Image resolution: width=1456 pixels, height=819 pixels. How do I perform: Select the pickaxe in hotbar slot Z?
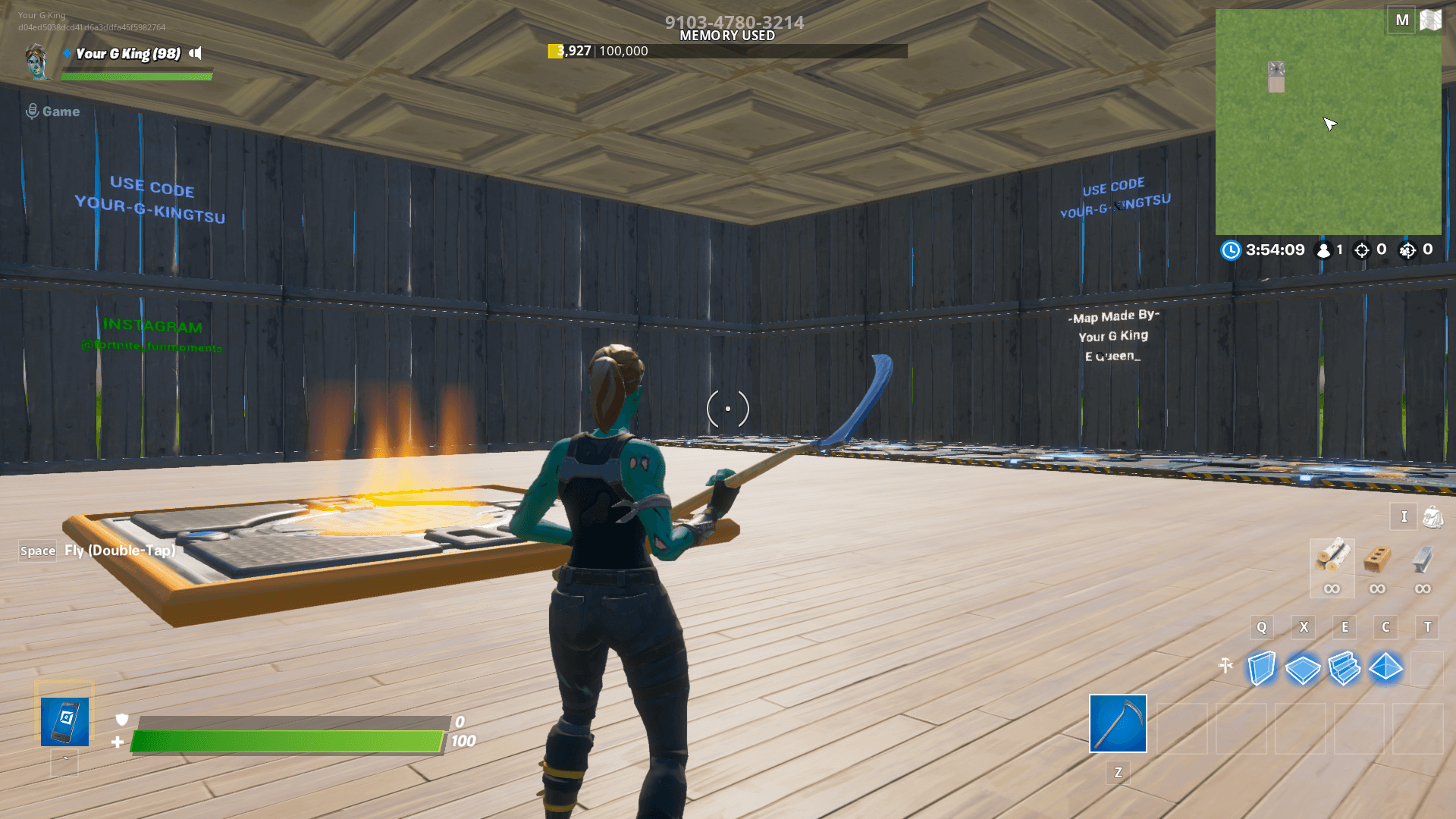pos(1118,724)
